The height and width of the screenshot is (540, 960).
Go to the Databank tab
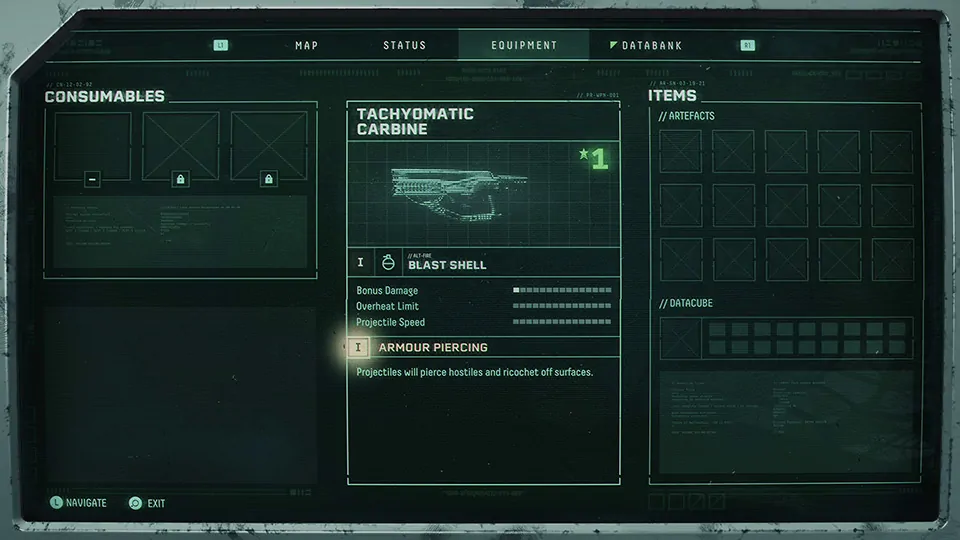coord(651,46)
